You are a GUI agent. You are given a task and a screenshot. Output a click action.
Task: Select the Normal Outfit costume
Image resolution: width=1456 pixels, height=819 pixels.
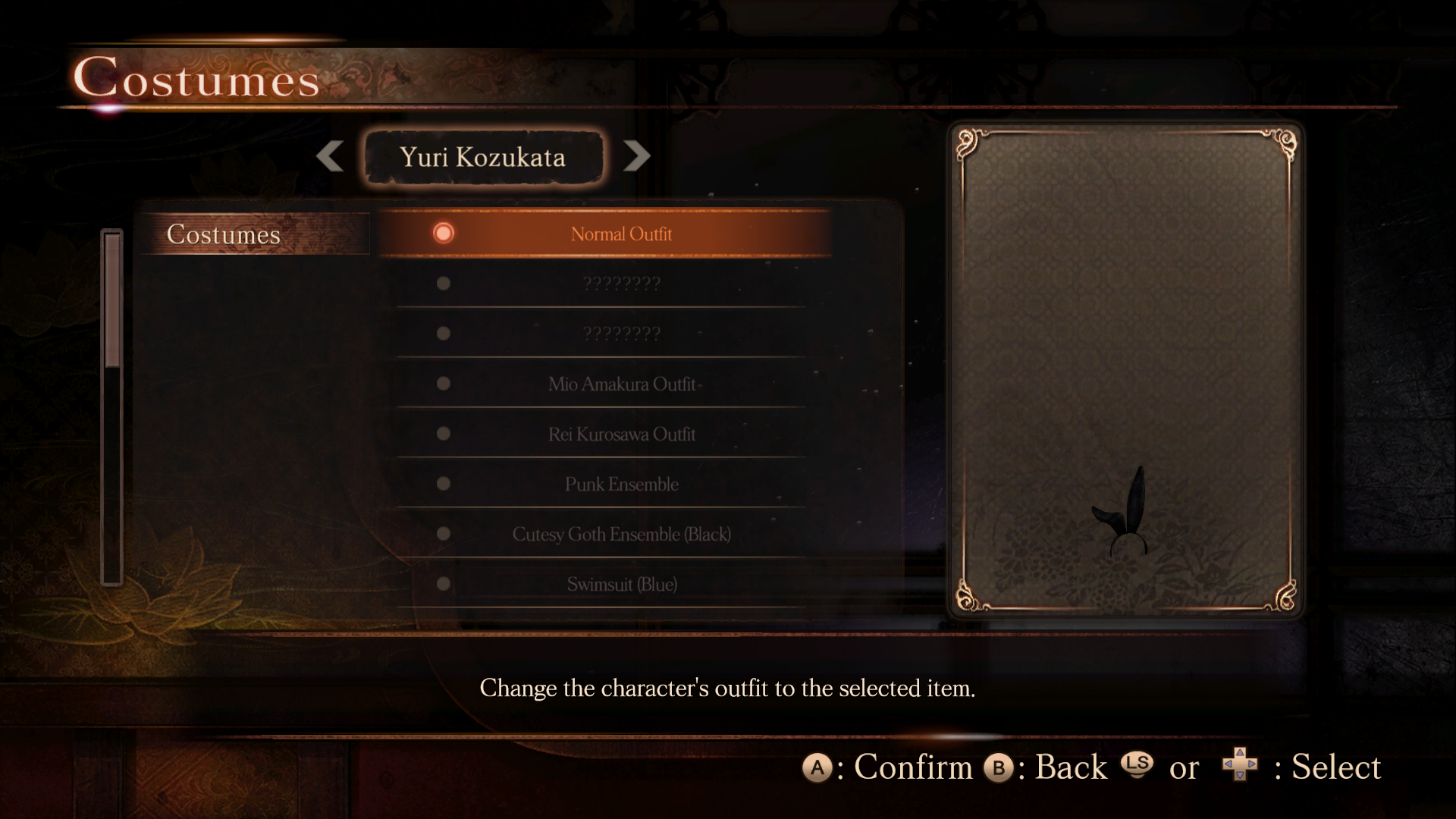pos(620,234)
